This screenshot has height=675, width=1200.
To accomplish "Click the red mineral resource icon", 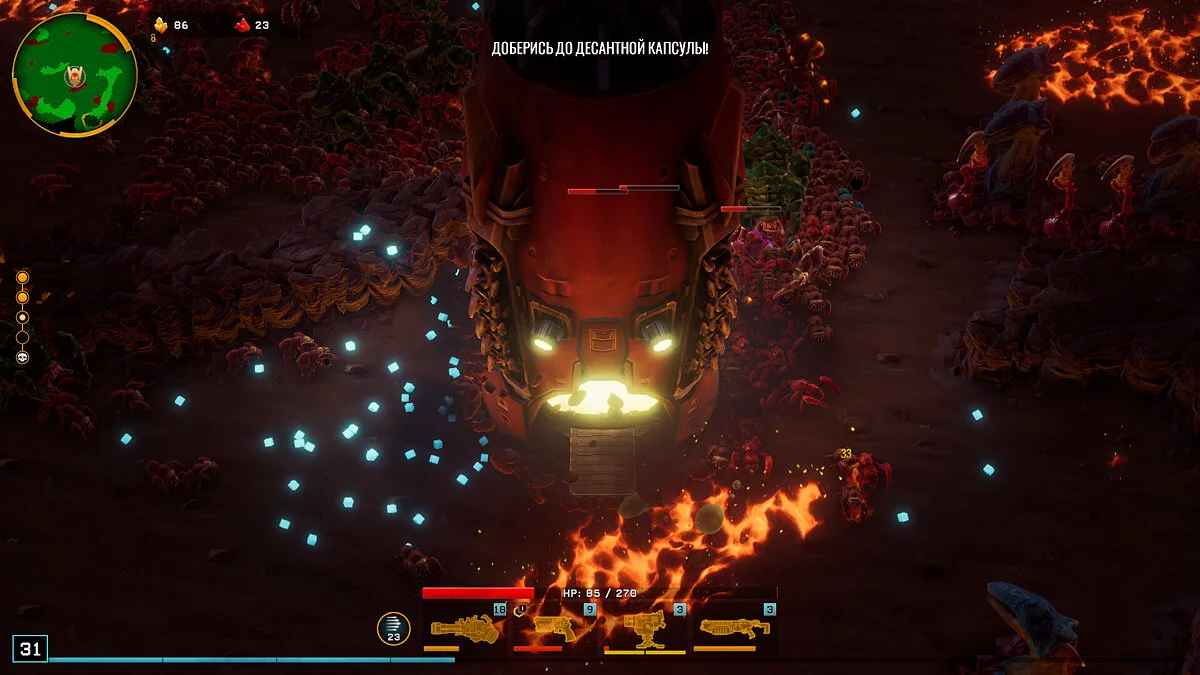I will click(x=242, y=25).
